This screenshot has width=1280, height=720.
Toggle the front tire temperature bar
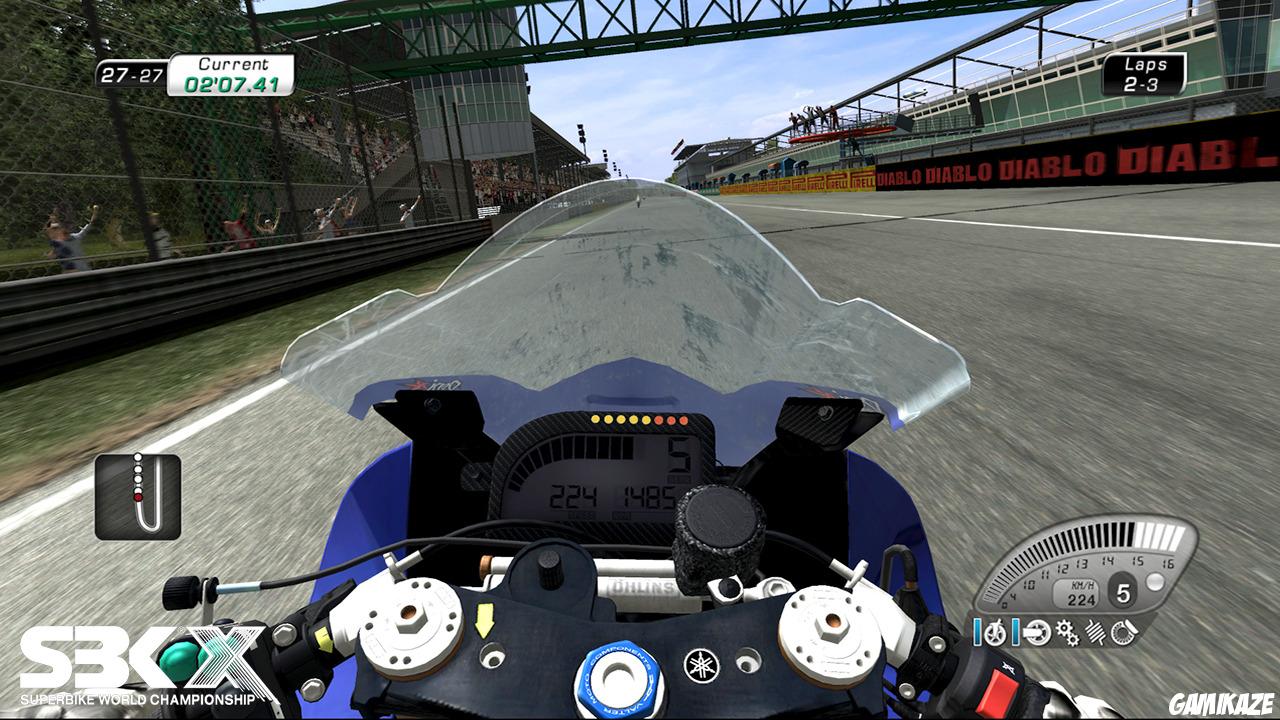point(977,632)
